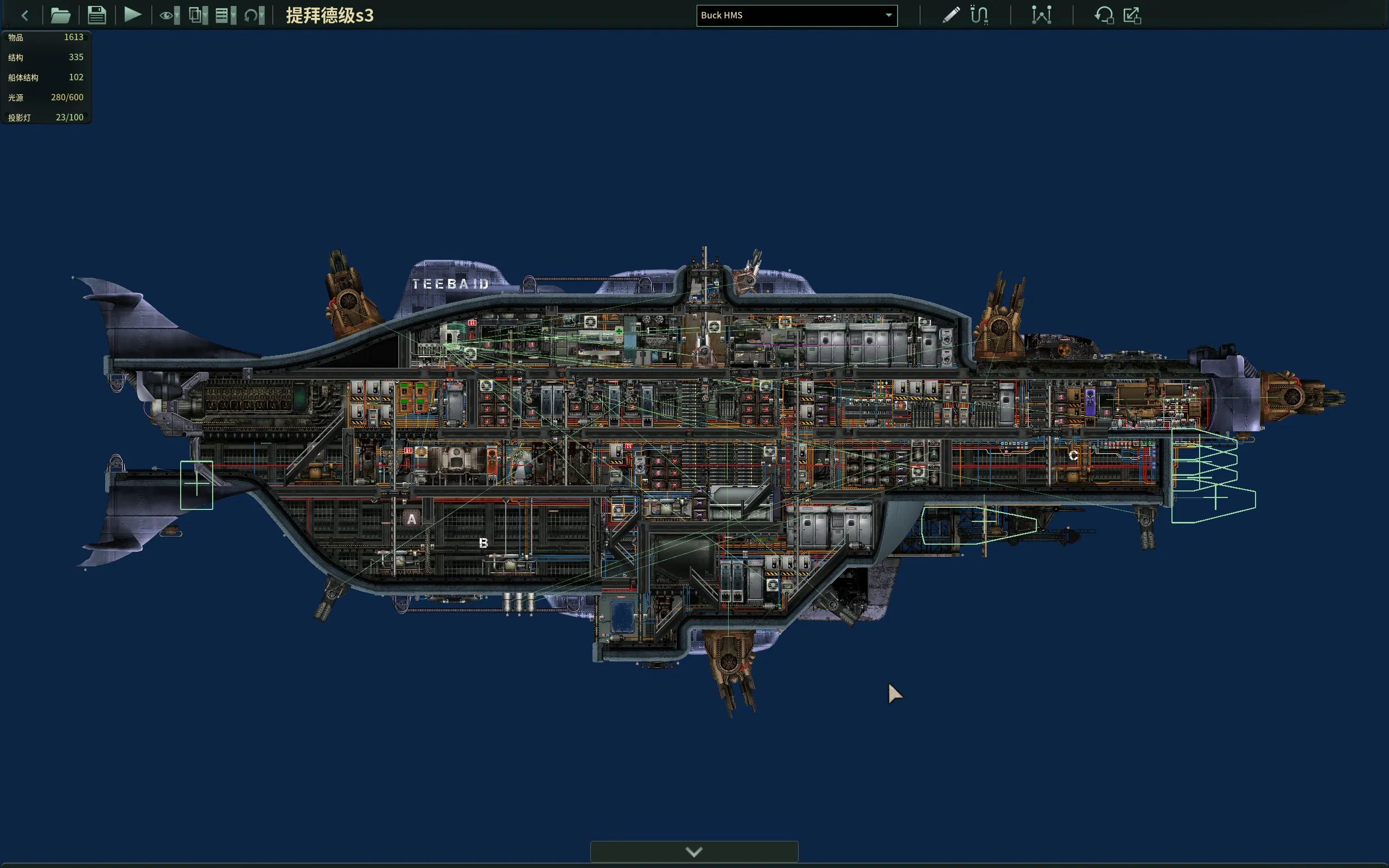
Task: Expand the Buck HMS dropdown list
Action: coord(888,16)
